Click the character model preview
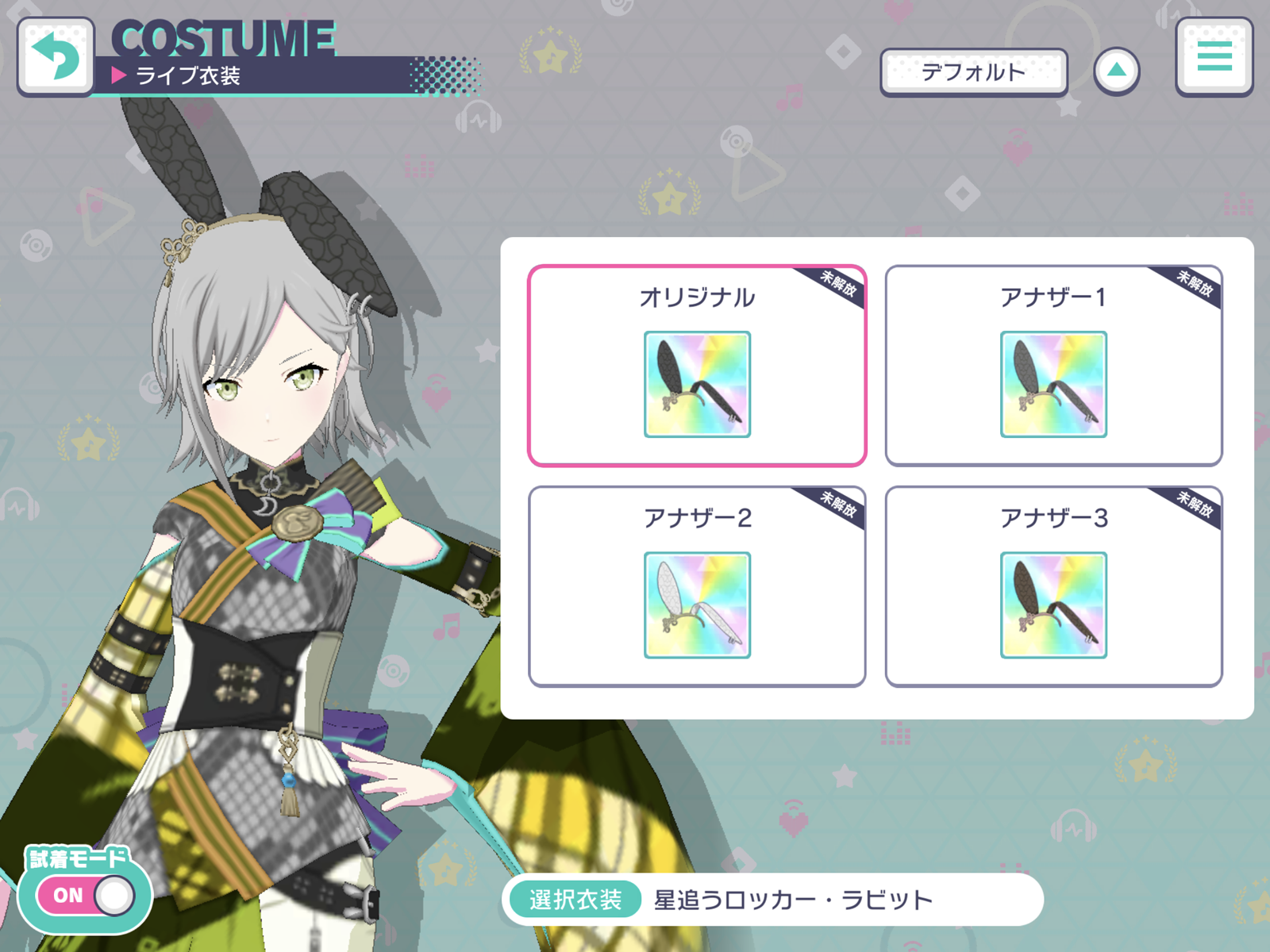Screen dimensions: 1270x952 pos(262,476)
